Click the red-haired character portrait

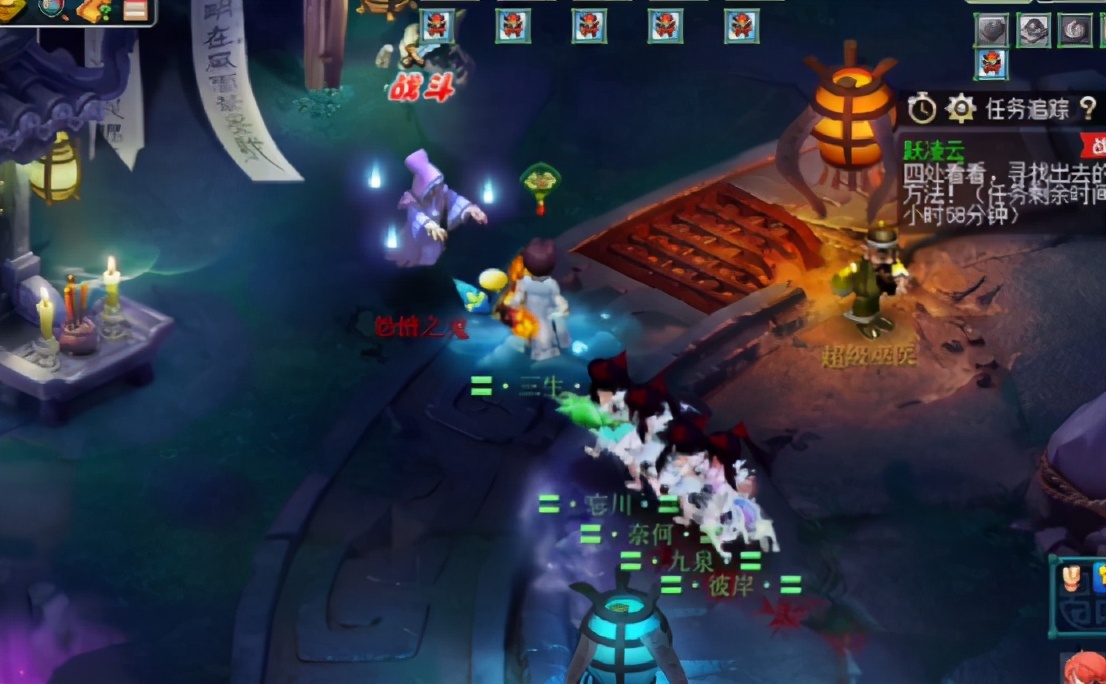tap(1084, 668)
